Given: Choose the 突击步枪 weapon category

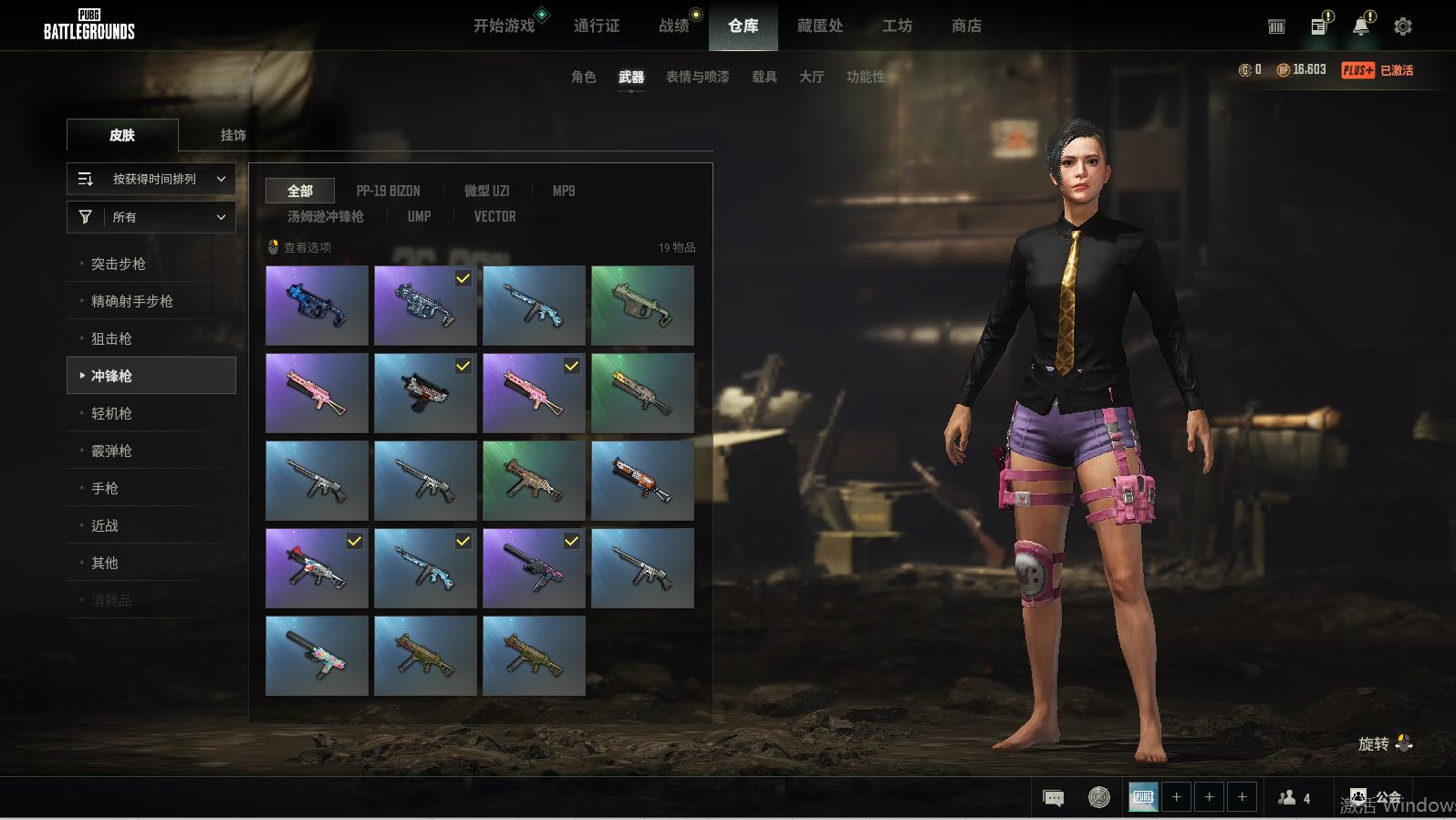Looking at the screenshot, I should point(119,264).
